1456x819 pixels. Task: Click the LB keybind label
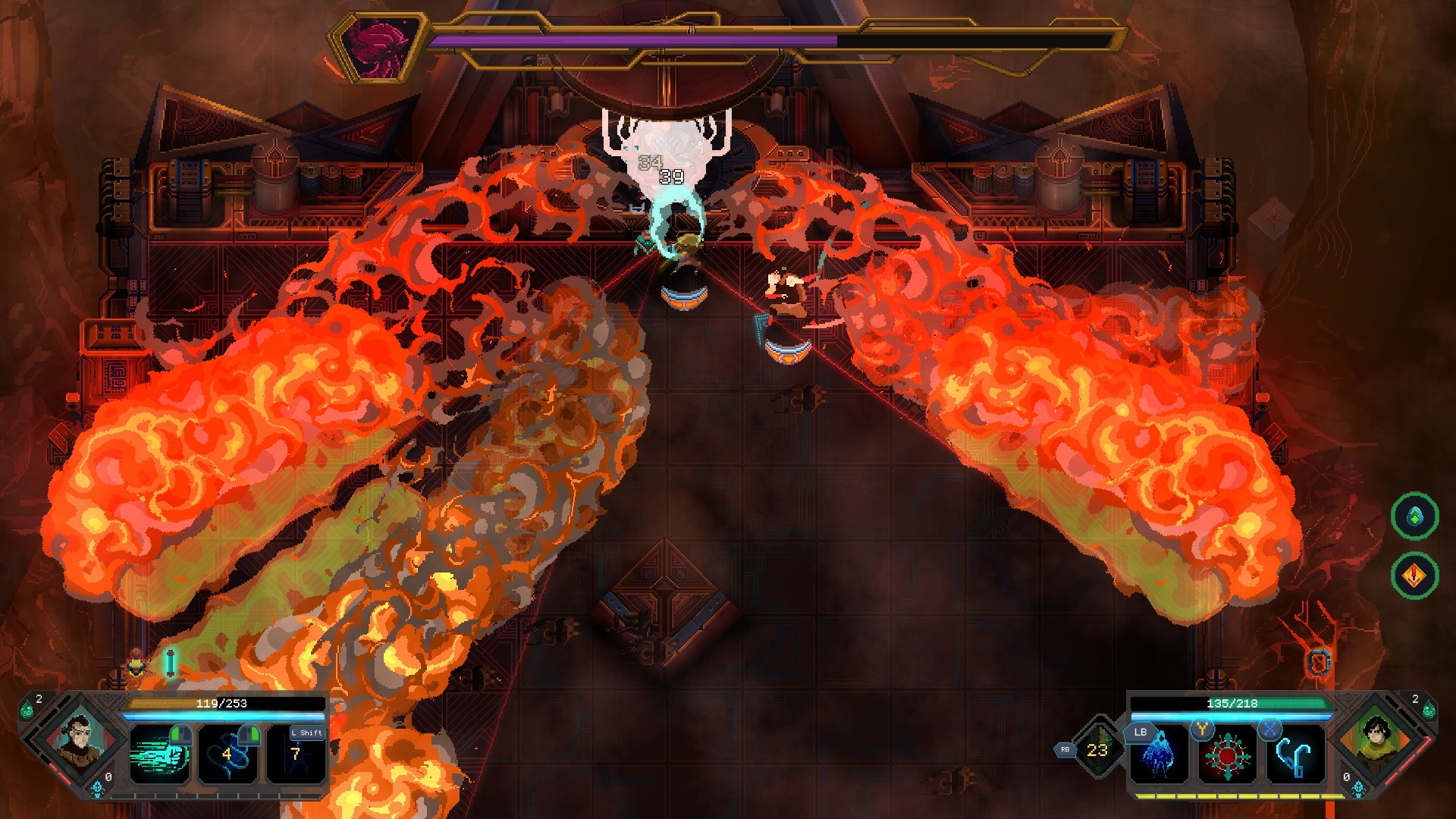[x=1141, y=732]
